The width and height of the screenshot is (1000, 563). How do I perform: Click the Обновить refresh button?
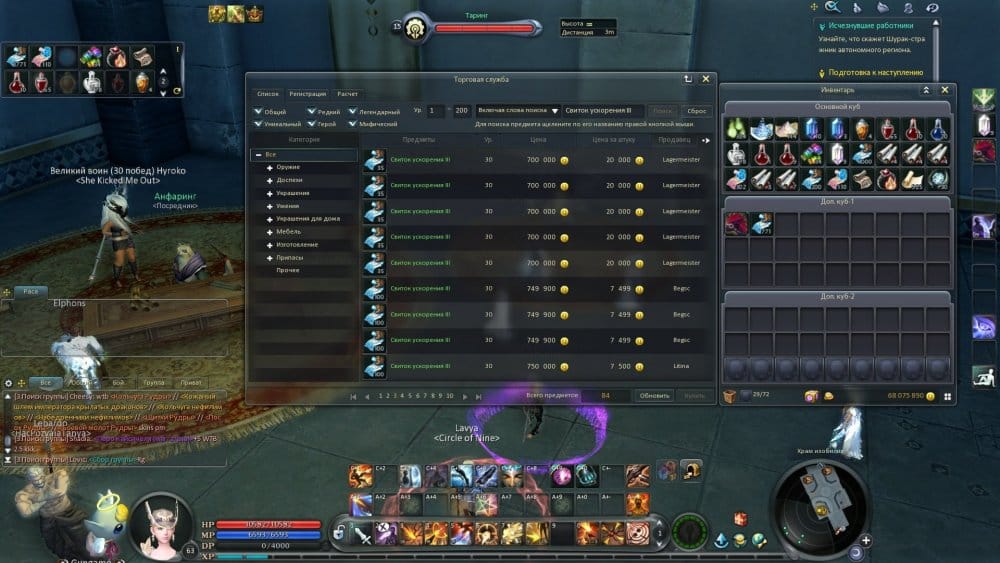click(x=655, y=396)
